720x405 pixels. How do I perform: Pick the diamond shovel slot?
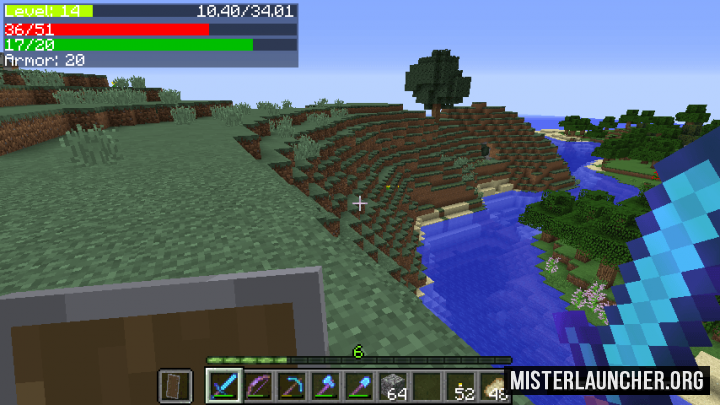(x=359, y=386)
